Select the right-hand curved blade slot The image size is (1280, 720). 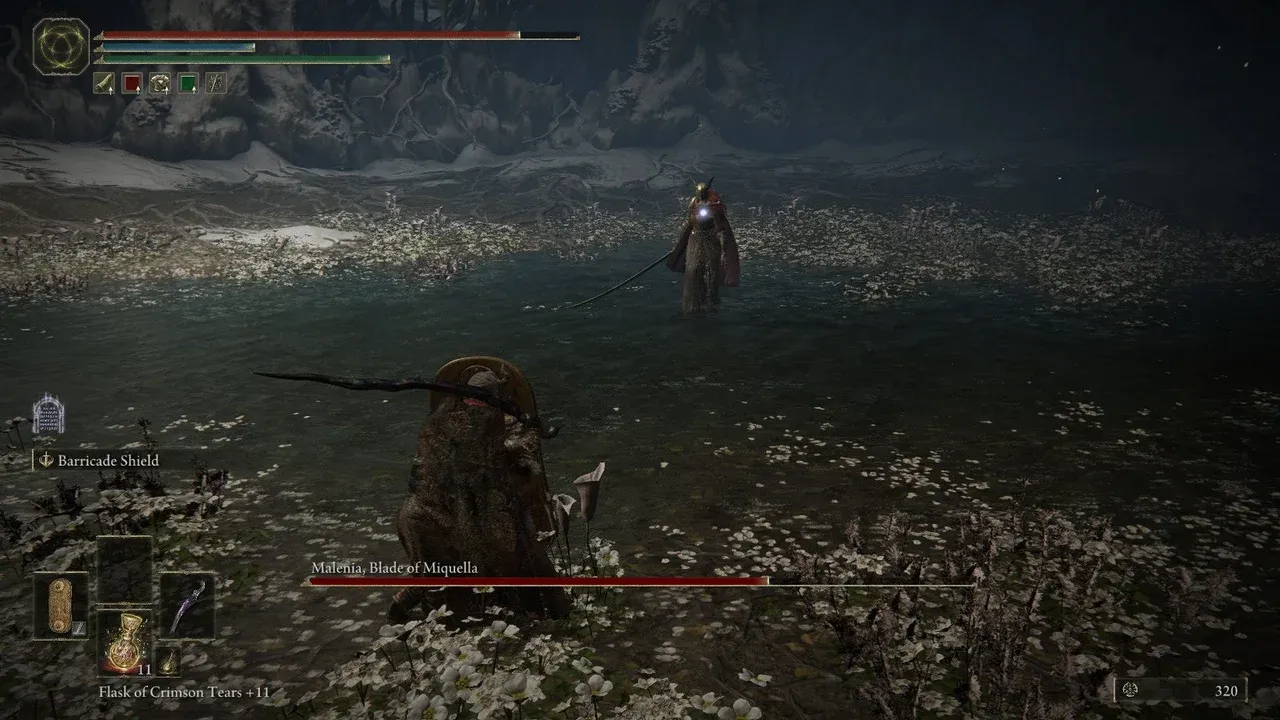click(x=187, y=606)
